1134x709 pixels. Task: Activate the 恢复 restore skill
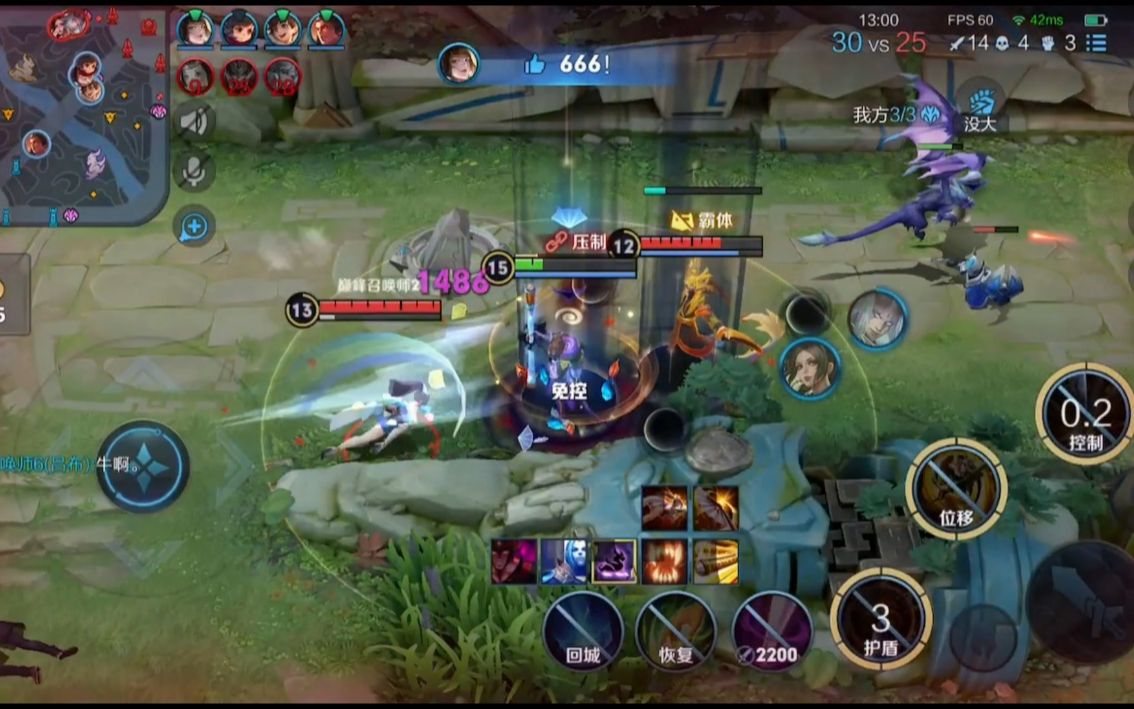coord(676,631)
